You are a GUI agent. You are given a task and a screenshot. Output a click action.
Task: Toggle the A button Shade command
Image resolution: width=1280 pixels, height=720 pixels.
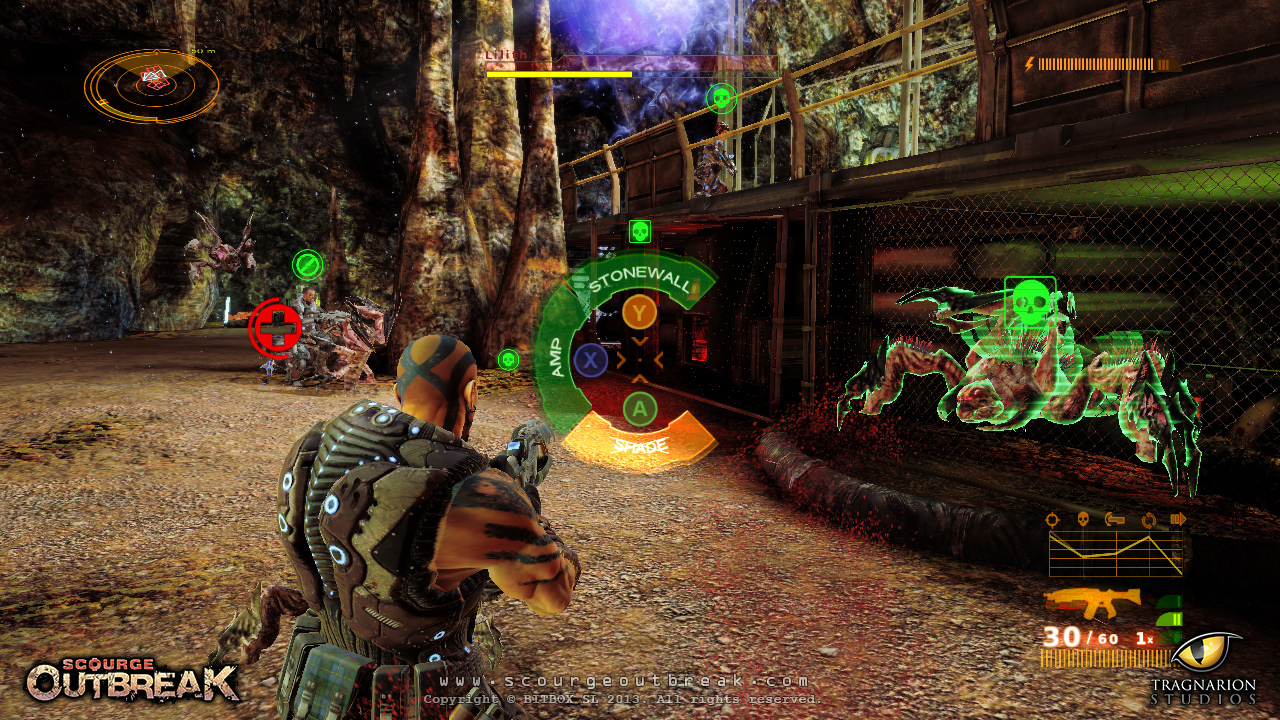pos(639,408)
